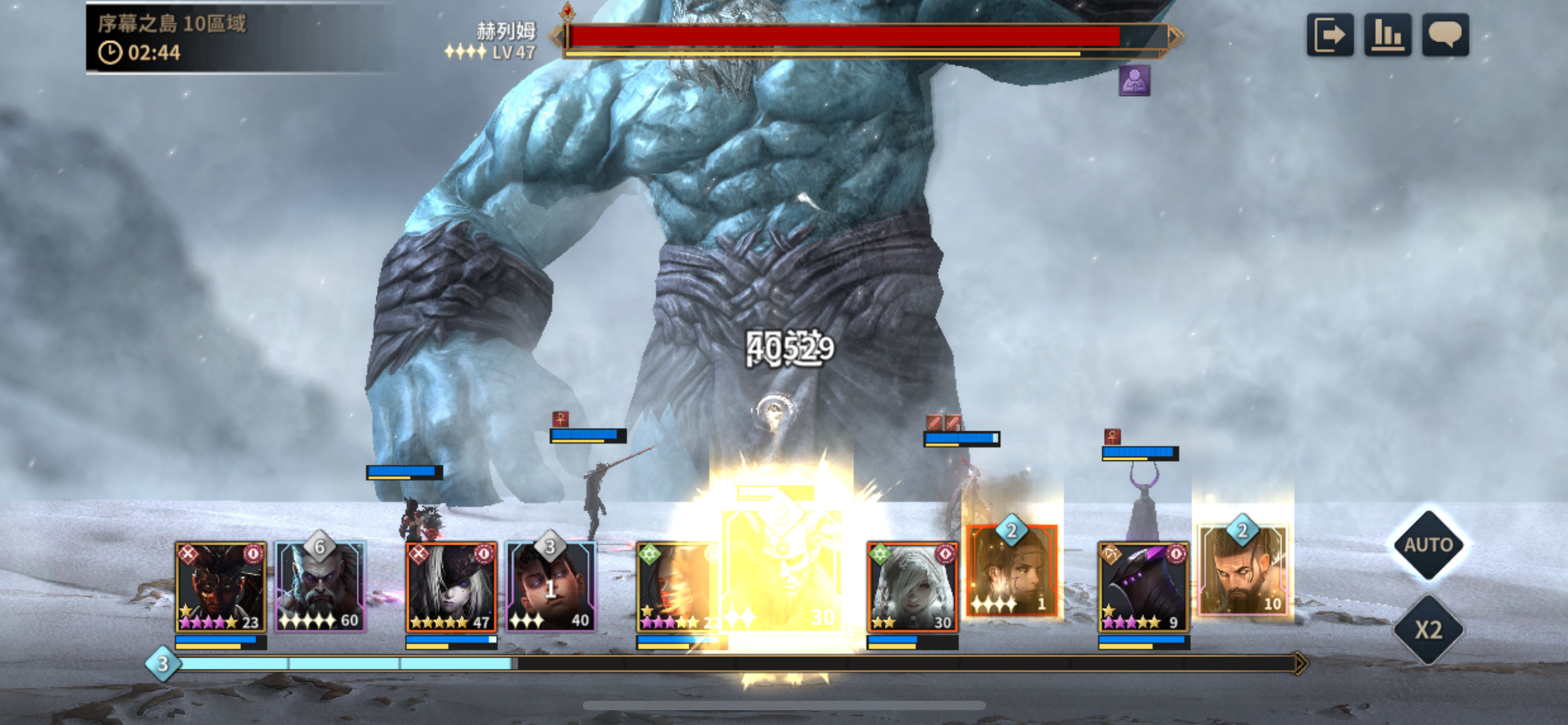Use the glowing yellow skill card numbered 30
This screenshot has width=1568, height=725.
coord(783,570)
